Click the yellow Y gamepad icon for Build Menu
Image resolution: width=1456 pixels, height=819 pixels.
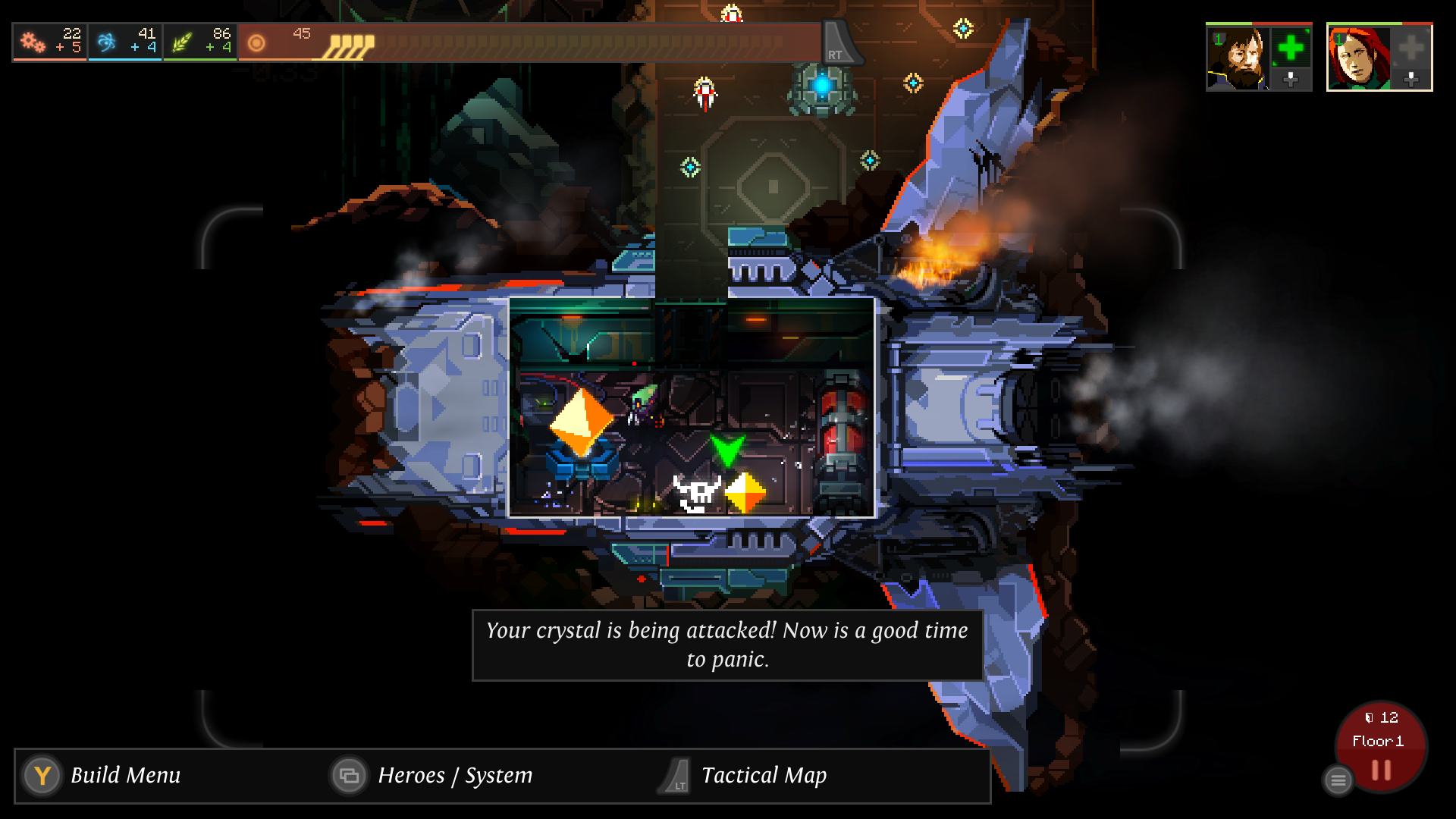click(x=42, y=776)
